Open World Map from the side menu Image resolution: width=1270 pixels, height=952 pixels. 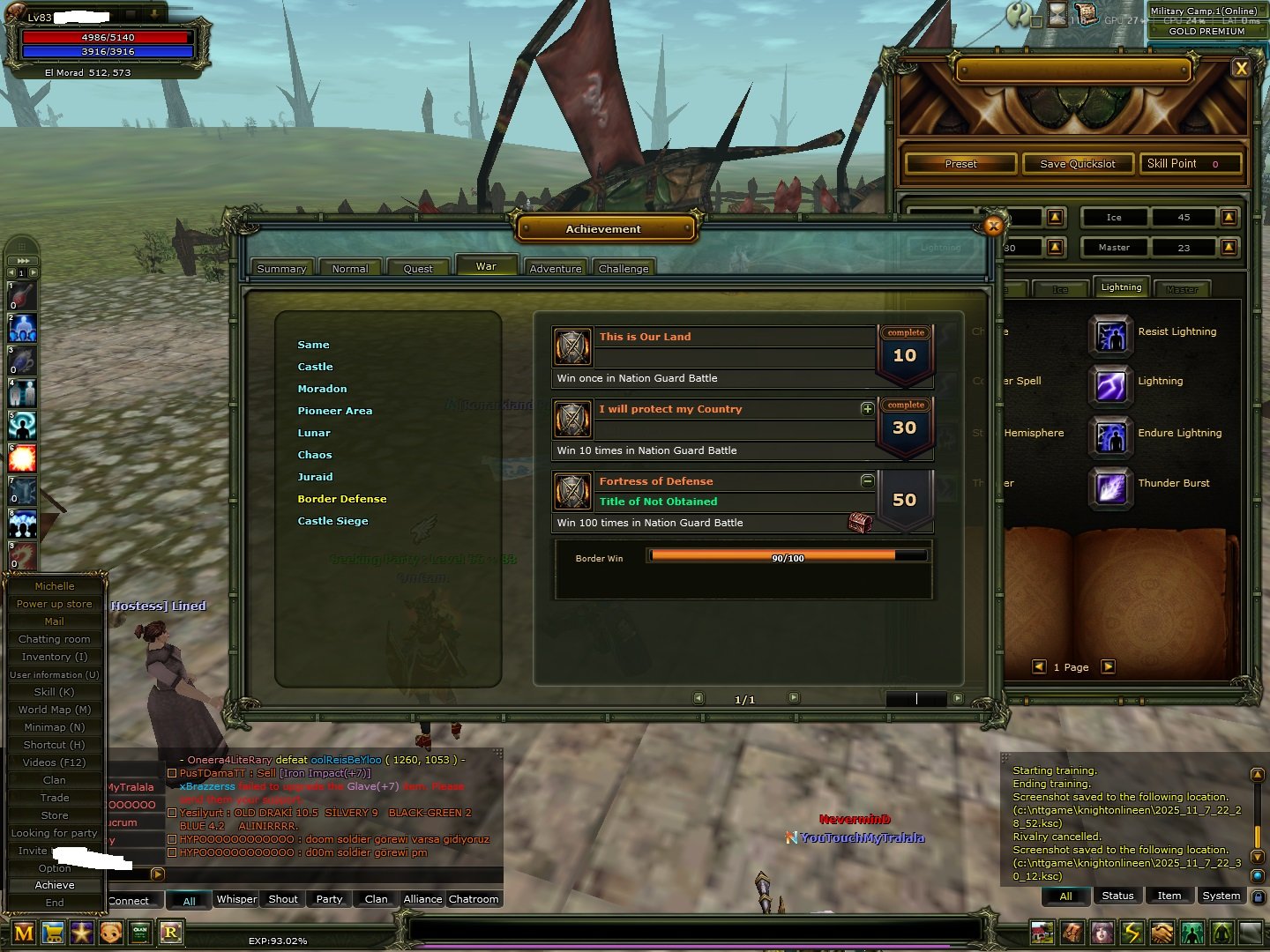tap(55, 710)
